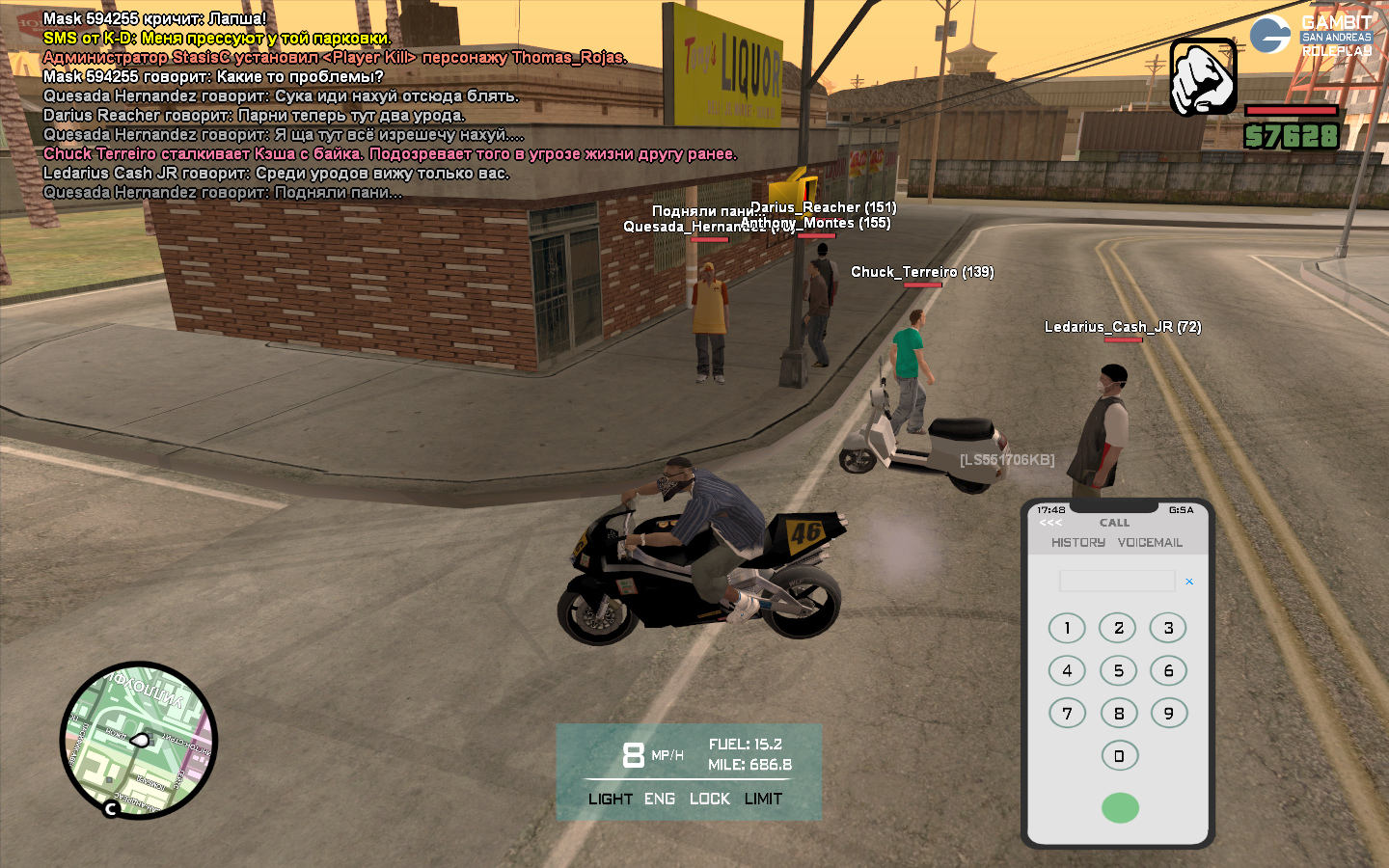This screenshot has width=1389, height=868.
Task: Go back using phone's <<< arrow
Action: tap(1050, 523)
